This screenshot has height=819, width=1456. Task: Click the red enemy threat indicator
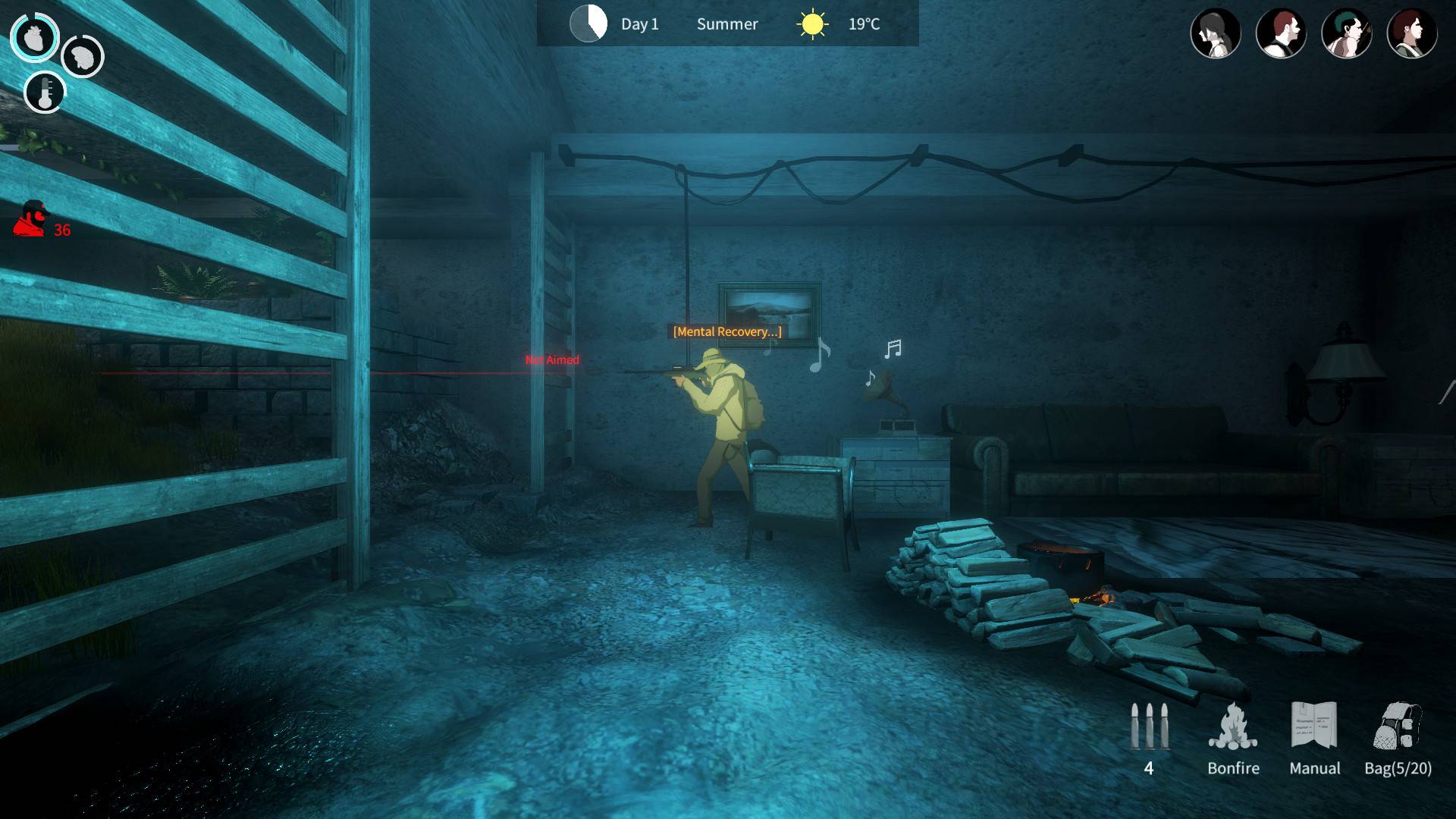tap(32, 220)
